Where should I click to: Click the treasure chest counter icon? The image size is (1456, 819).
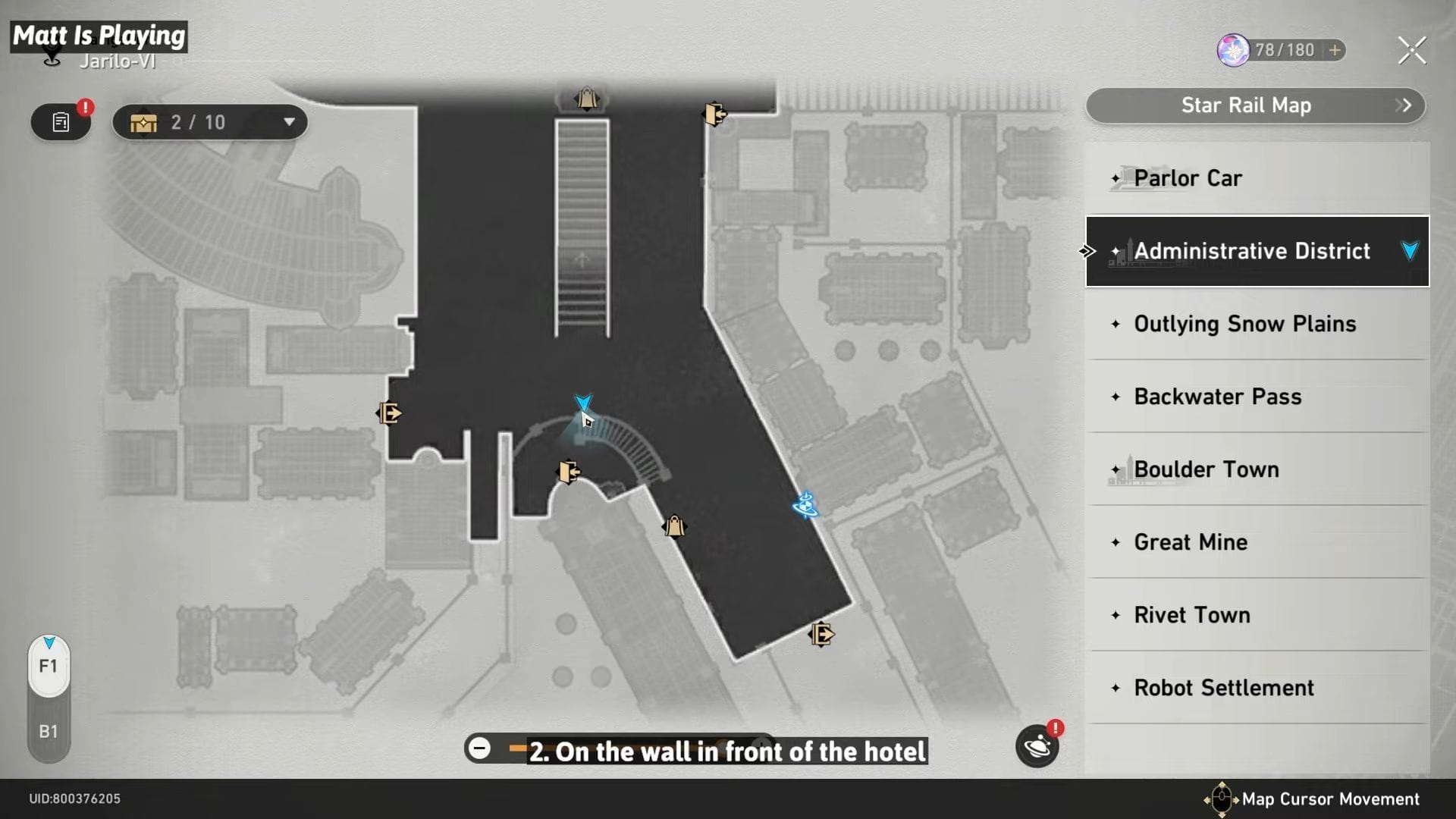point(144,121)
